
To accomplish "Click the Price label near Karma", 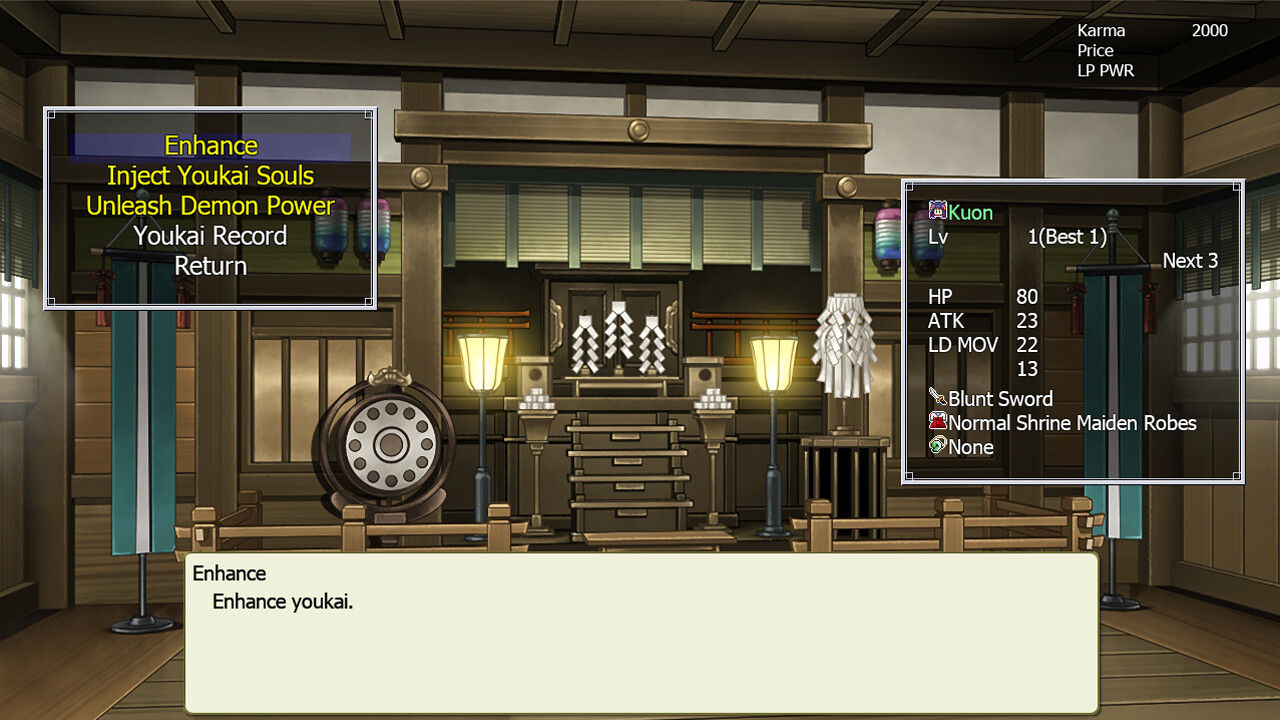I will pos(1094,50).
